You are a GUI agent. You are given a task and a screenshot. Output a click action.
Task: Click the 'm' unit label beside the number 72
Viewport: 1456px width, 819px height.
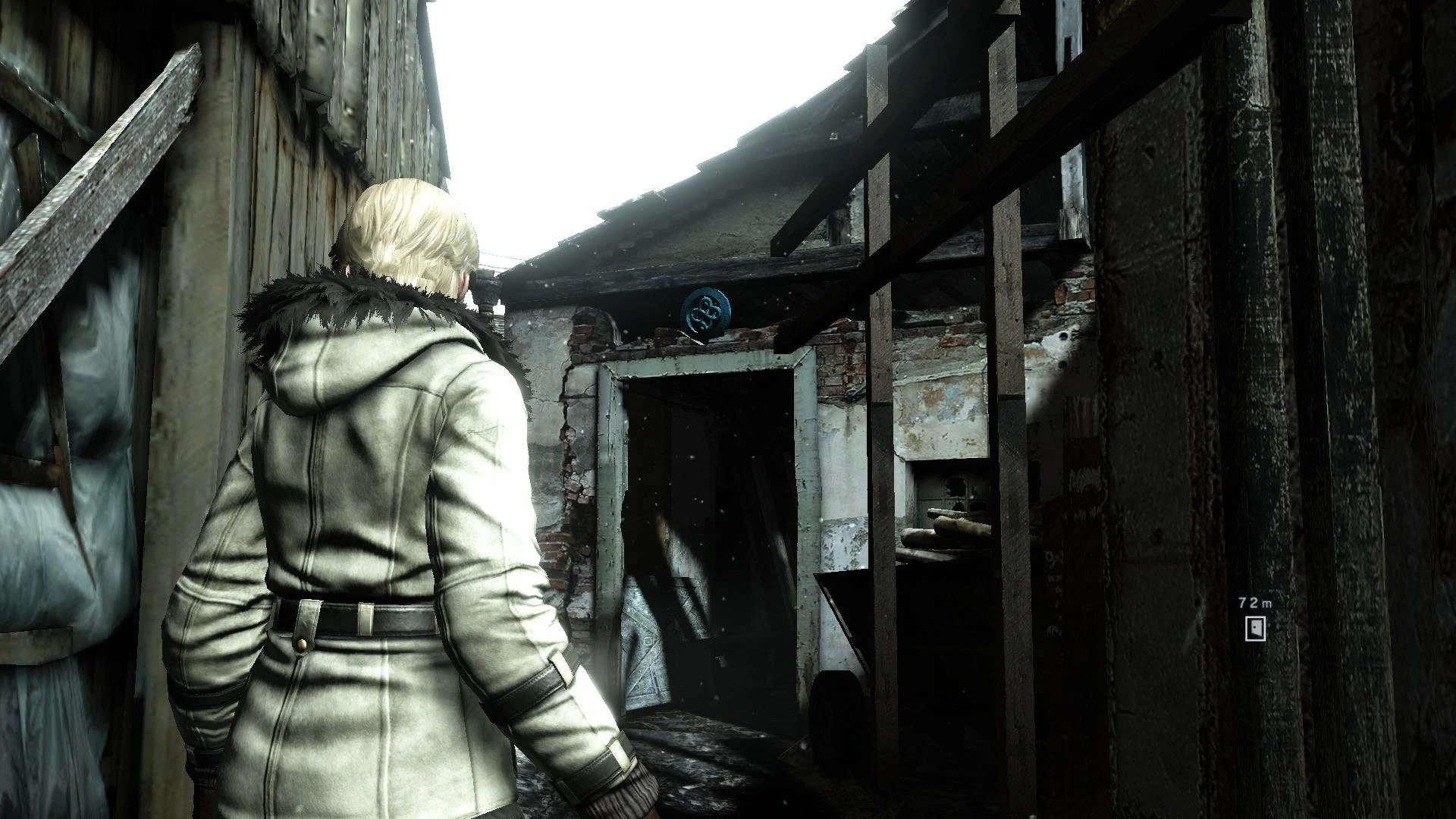(1266, 602)
